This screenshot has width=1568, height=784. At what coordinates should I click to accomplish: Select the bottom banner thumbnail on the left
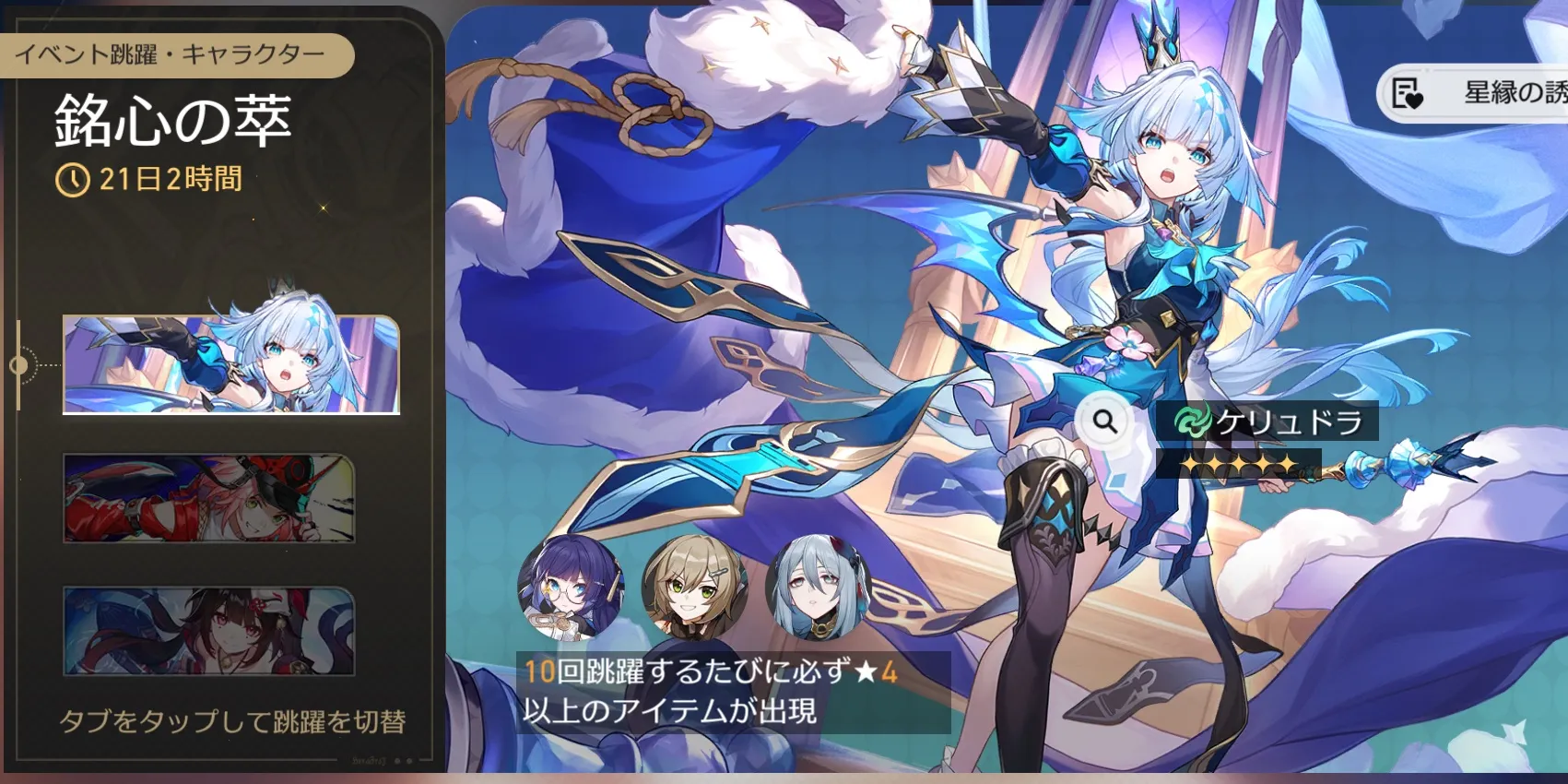pyautogui.click(x=207, y=629)
